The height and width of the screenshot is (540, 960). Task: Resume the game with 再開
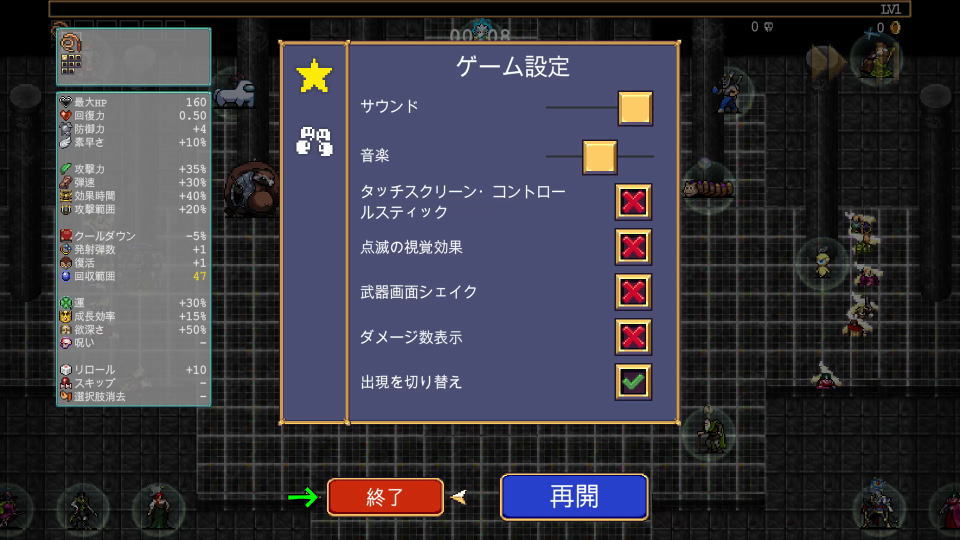(x=574, y=497)
